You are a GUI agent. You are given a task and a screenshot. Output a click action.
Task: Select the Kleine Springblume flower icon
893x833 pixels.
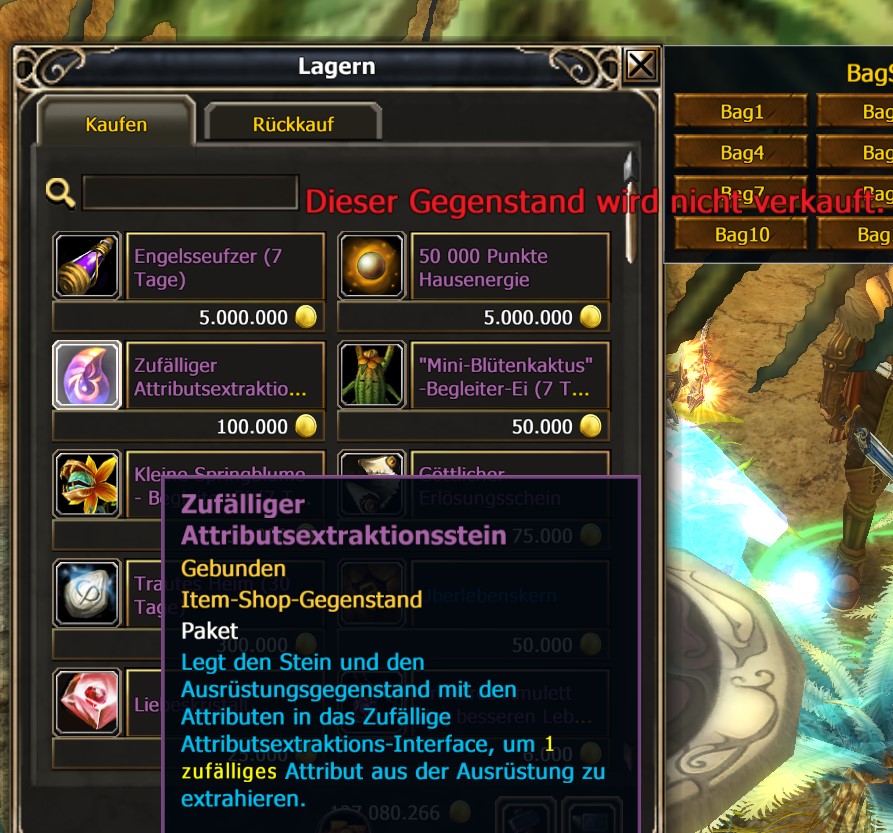click(86, 483)
